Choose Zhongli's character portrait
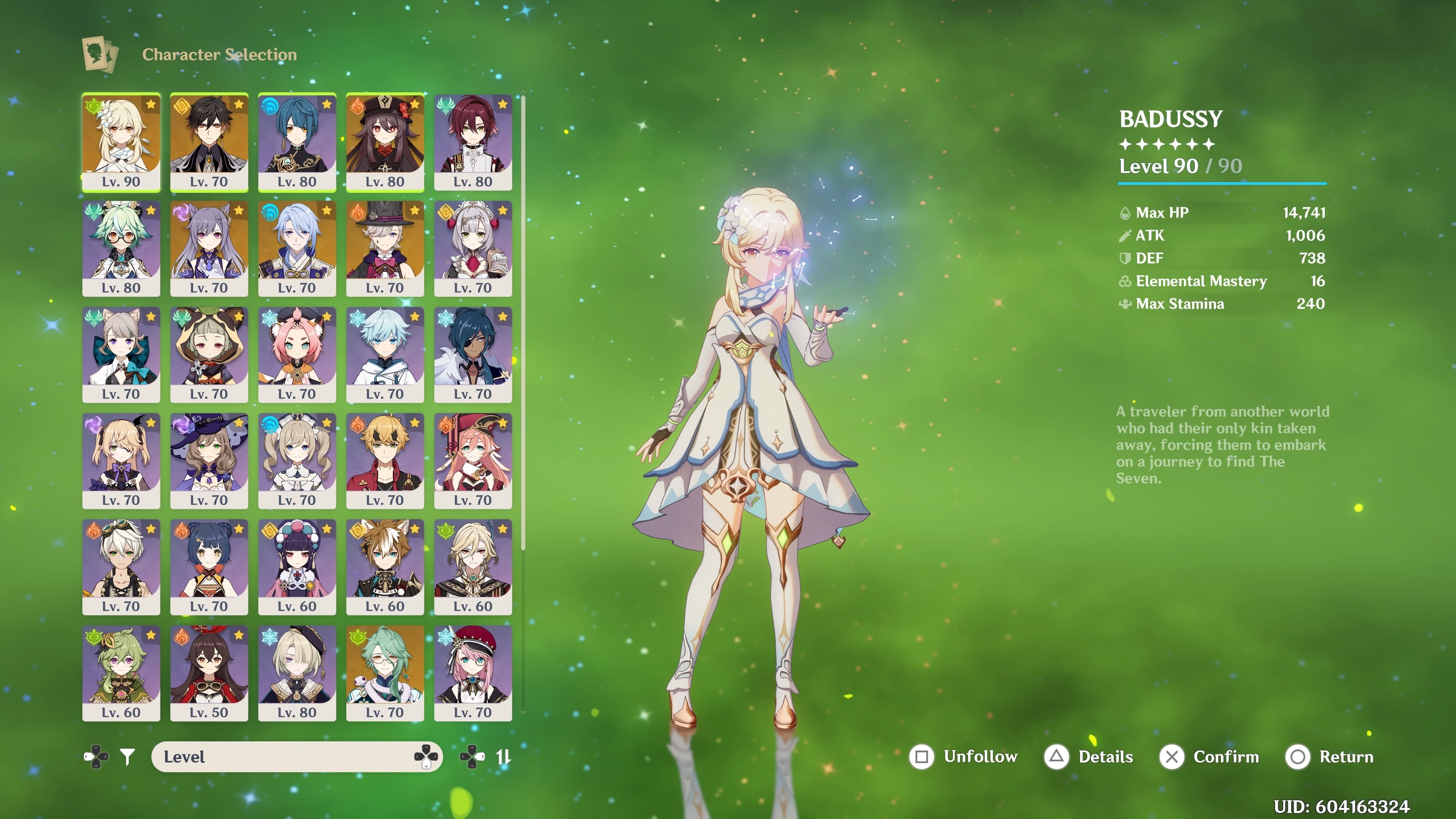Image resolution: width=1456 pixels, height=819 pixels. [x=209, y=141]
